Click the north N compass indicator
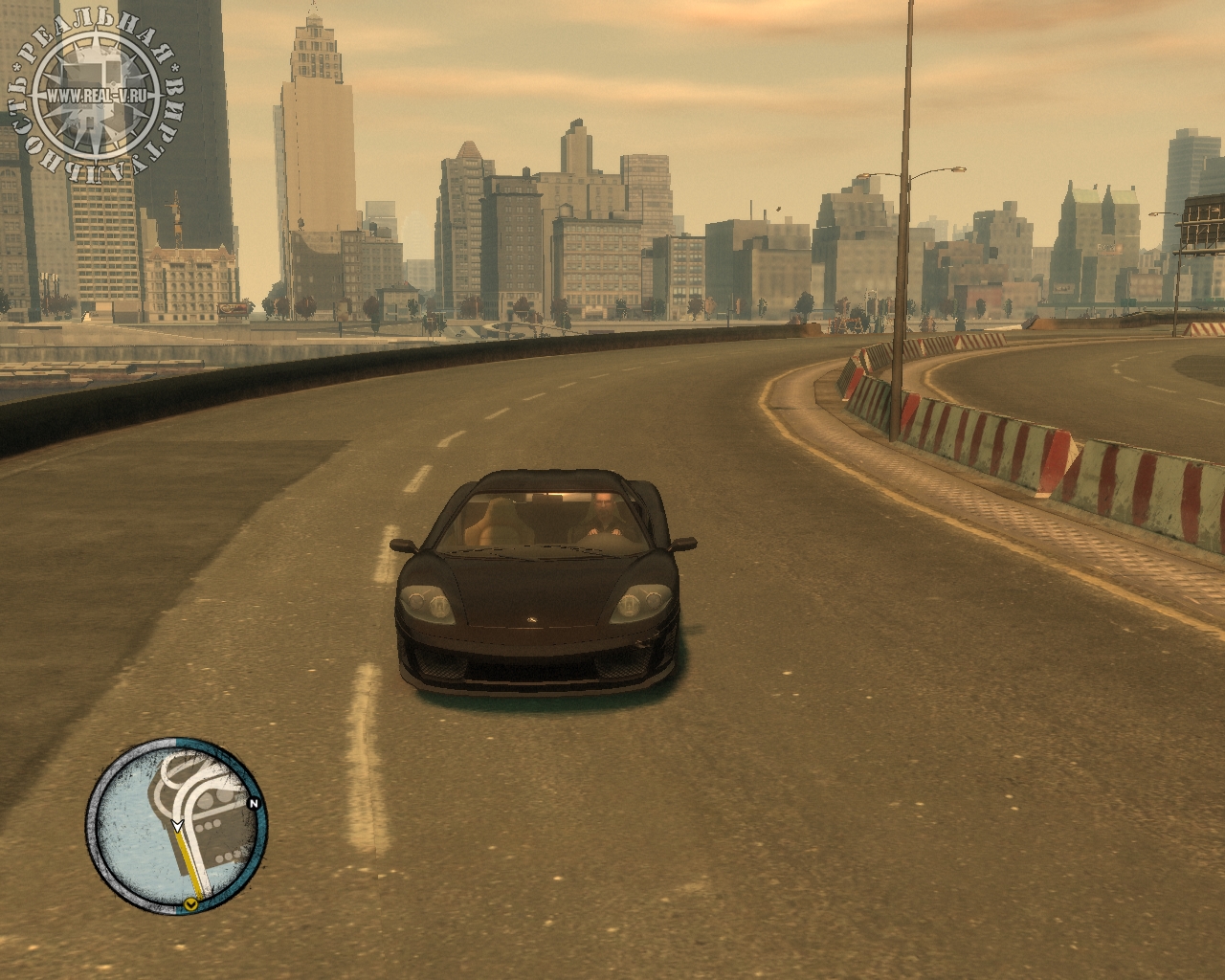This screenshot has width=1225, height=980. tap(254, 804)
